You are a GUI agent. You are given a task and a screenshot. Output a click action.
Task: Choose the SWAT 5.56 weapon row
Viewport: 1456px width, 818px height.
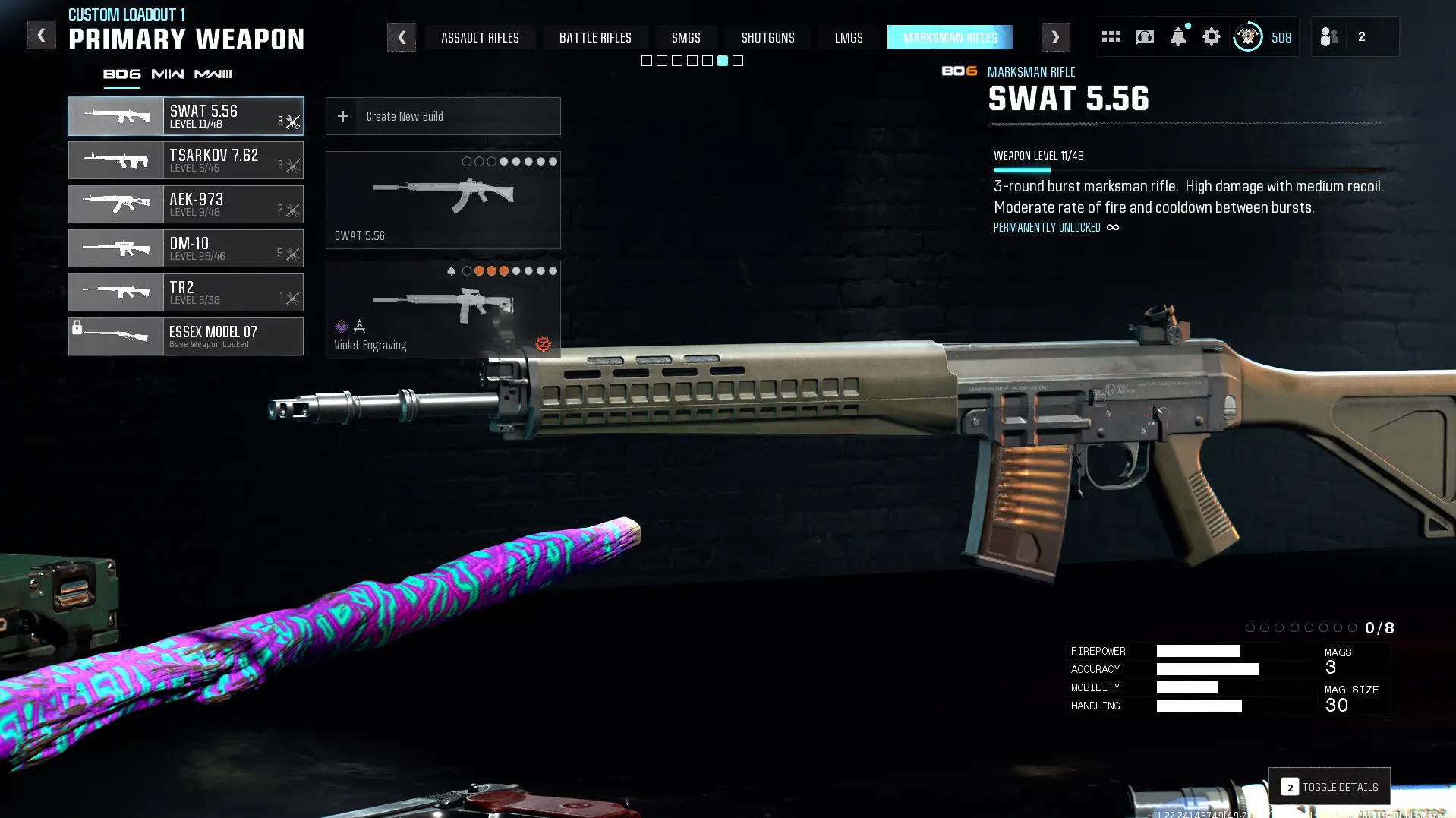coord(186,116)
